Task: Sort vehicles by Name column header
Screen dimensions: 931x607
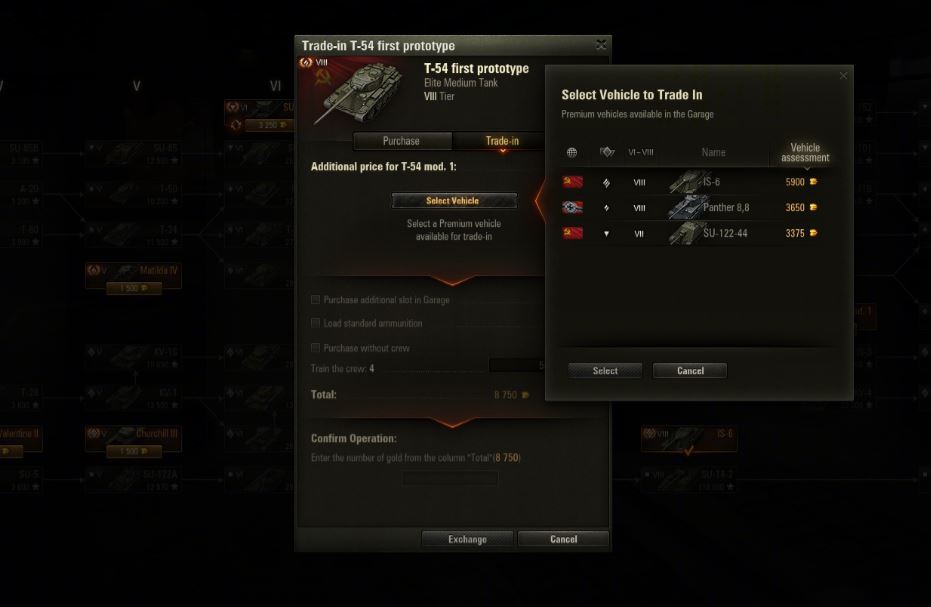Action: [x=713, y=153]
